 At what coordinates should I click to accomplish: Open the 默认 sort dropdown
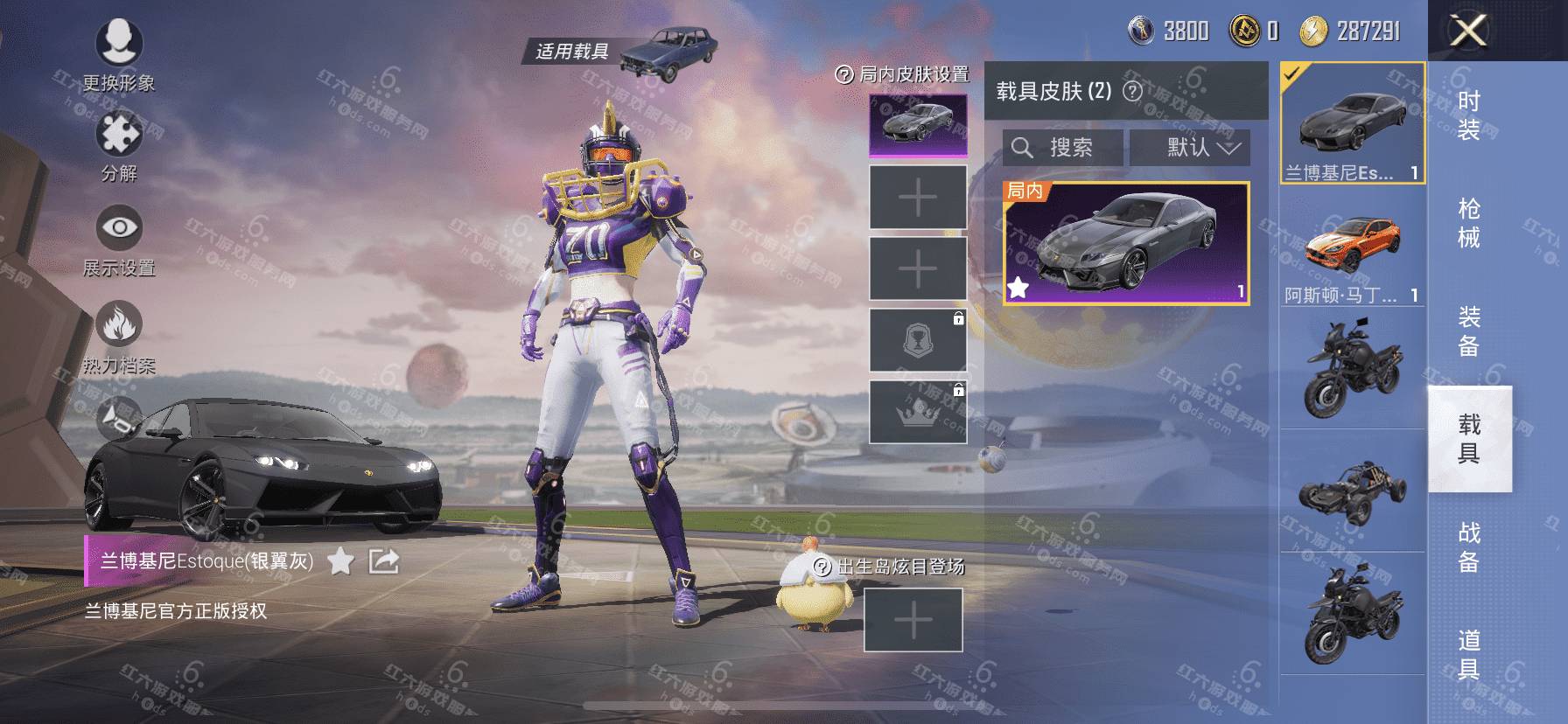pyautogui.click(x=1190, y=147)
